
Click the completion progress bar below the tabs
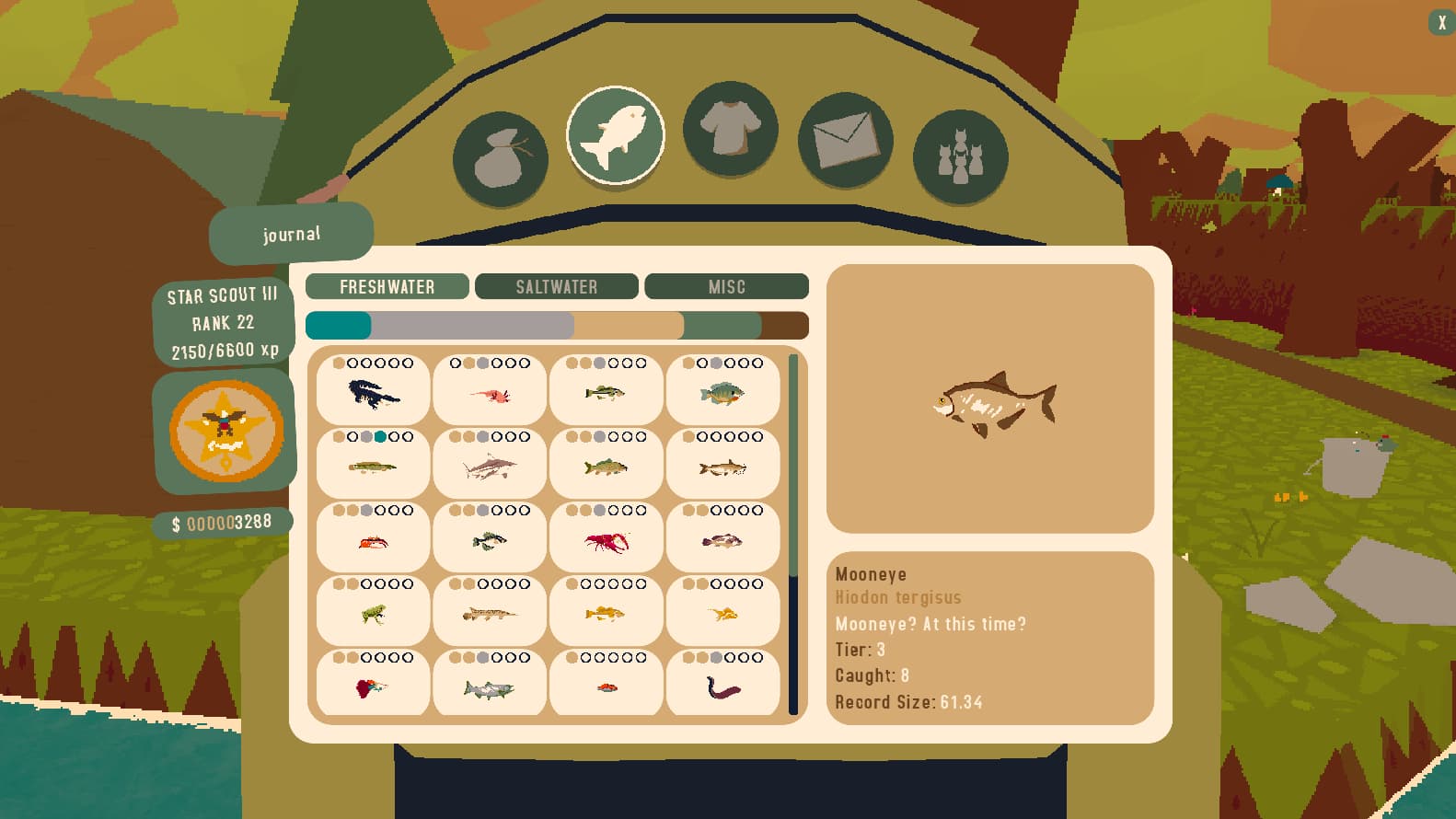(x=557, y=325)
